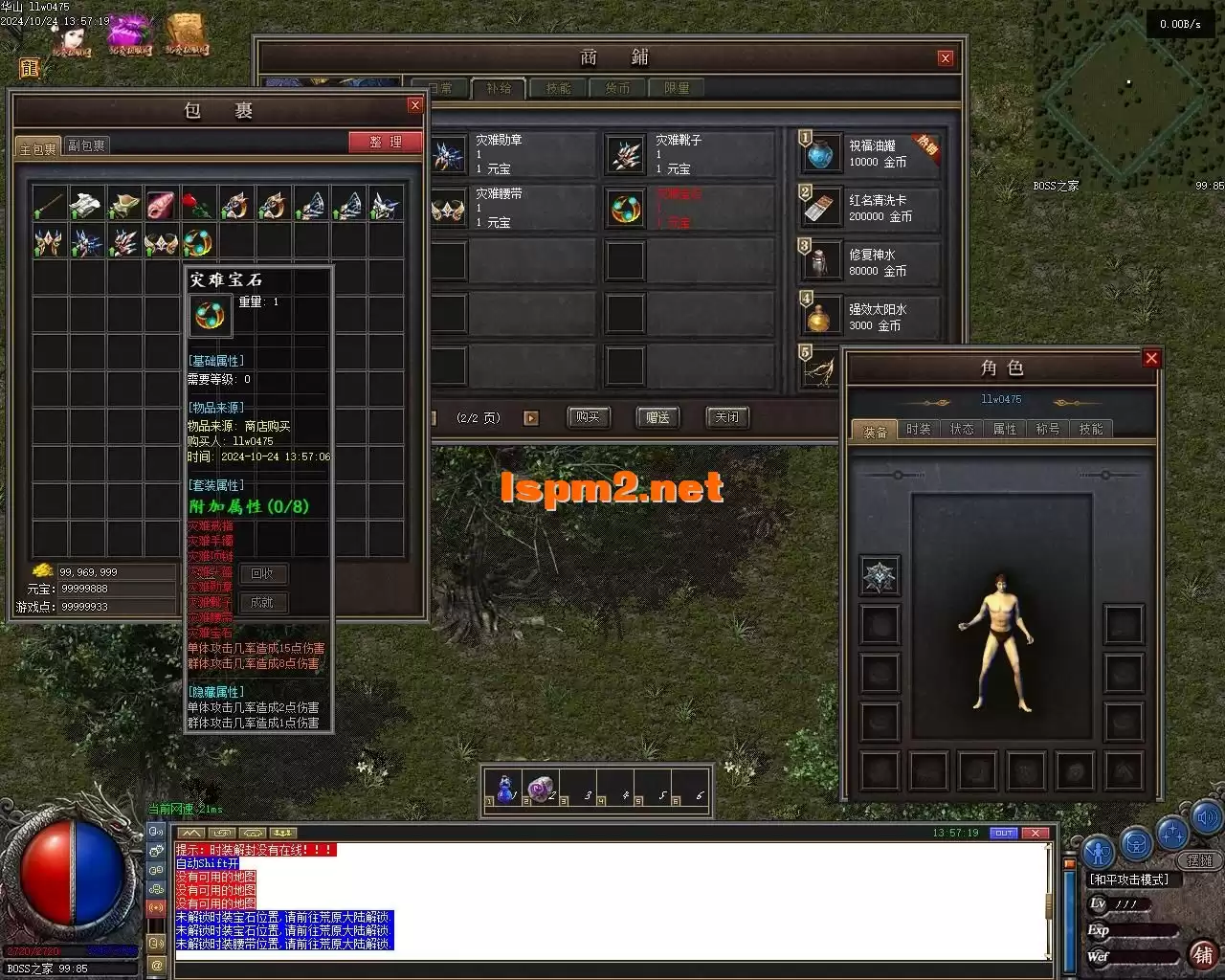1225x980 pixels.
Task: Click the 关闭 button in the shop
Action: coord(727,417)
